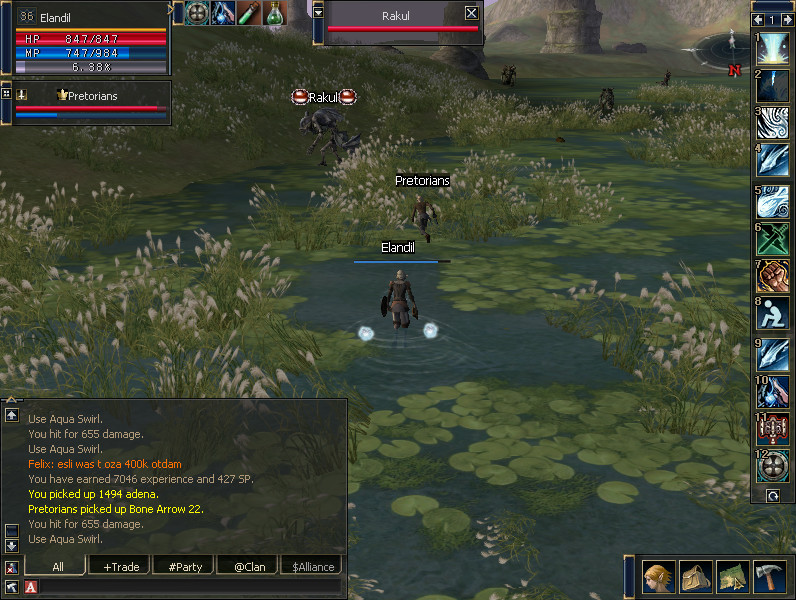Open the inventory bag icon
The image size is (796, 600).
(x=695, y=577)
